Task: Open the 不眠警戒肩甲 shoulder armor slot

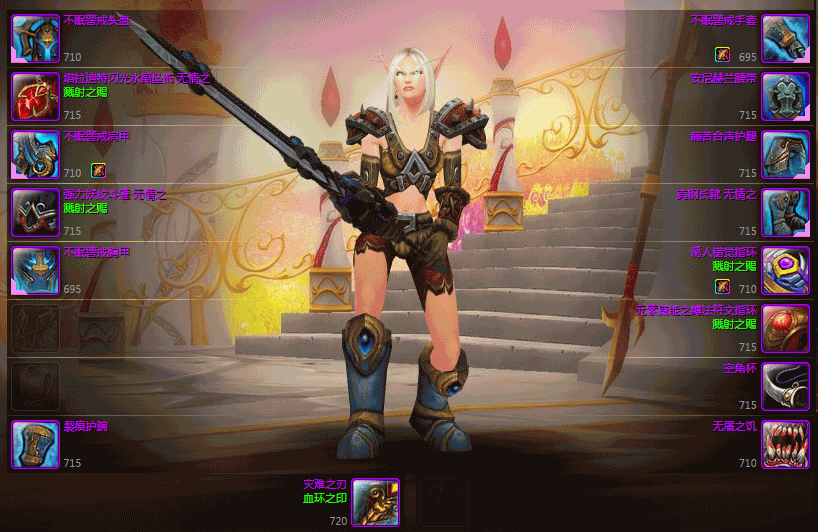Action: pos(35,154)
